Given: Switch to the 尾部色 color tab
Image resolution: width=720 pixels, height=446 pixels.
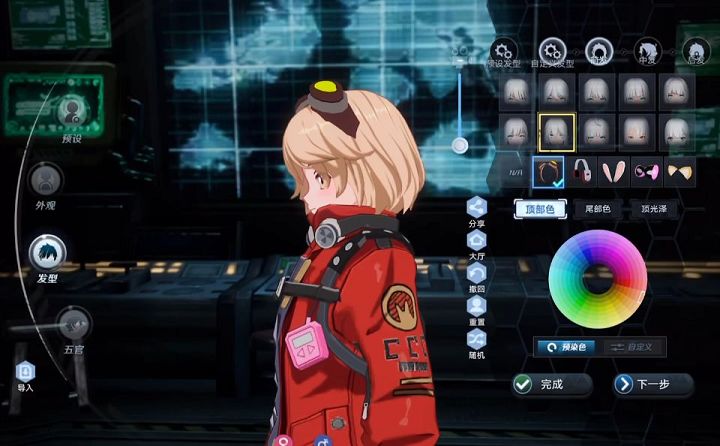Looking at the screenshot, I should click(x=598, y=209).
